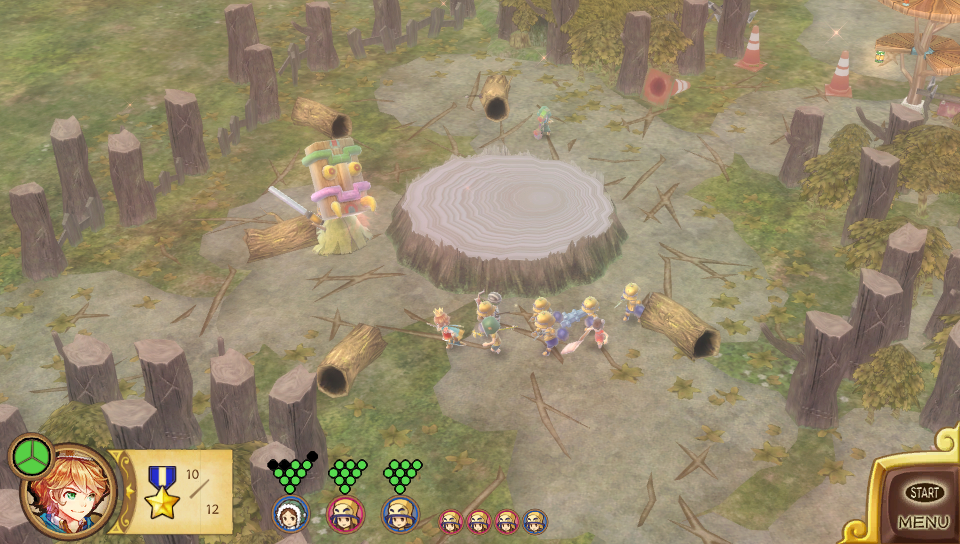The height and width of the screenshot is (544, 960).
Task: Choose the large red-bordered yellow-hat portrait
Action: [x=345, y=514]
